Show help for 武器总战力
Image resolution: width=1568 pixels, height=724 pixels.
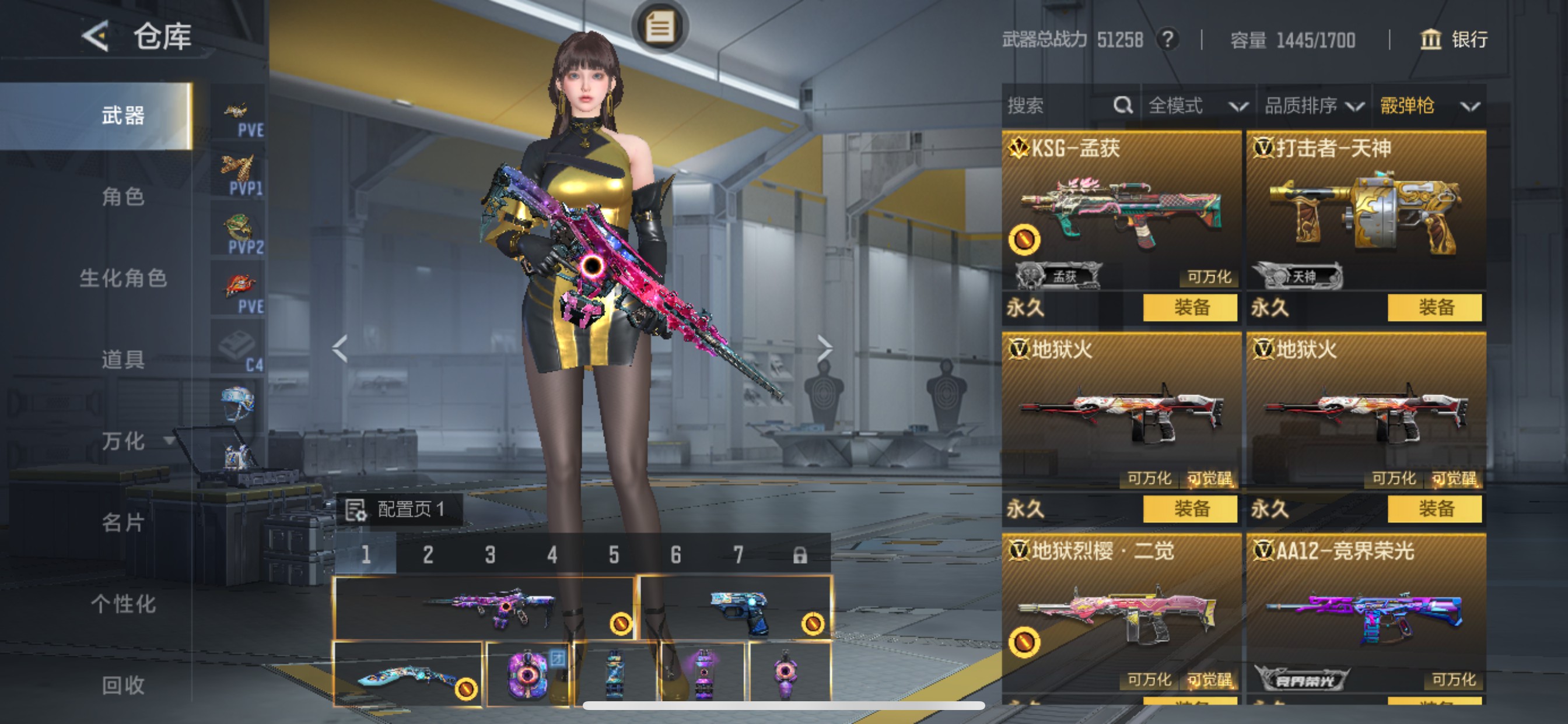[1167, 40]
